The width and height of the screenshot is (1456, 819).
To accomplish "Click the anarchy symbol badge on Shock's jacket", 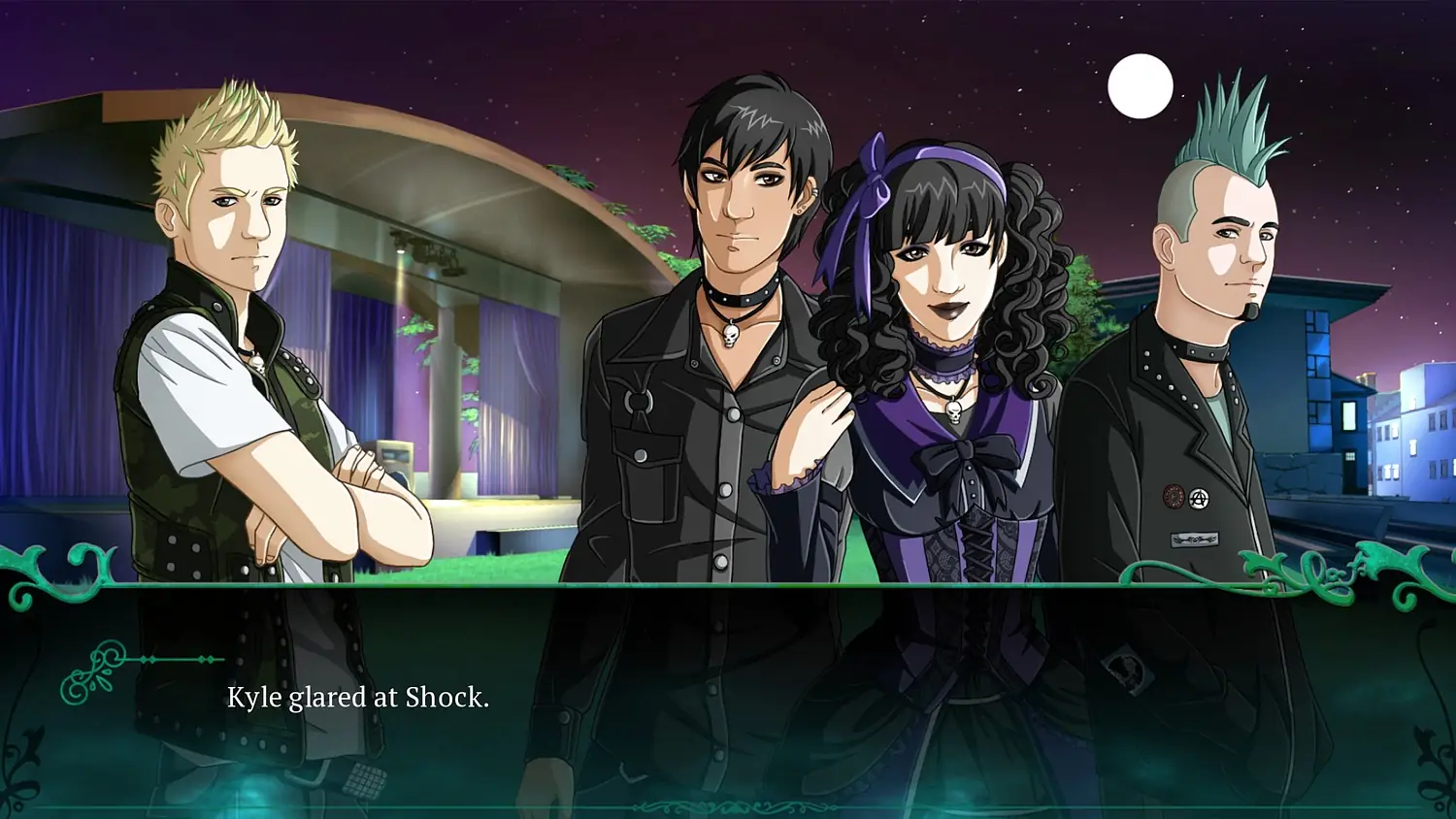I will 1200,497.
